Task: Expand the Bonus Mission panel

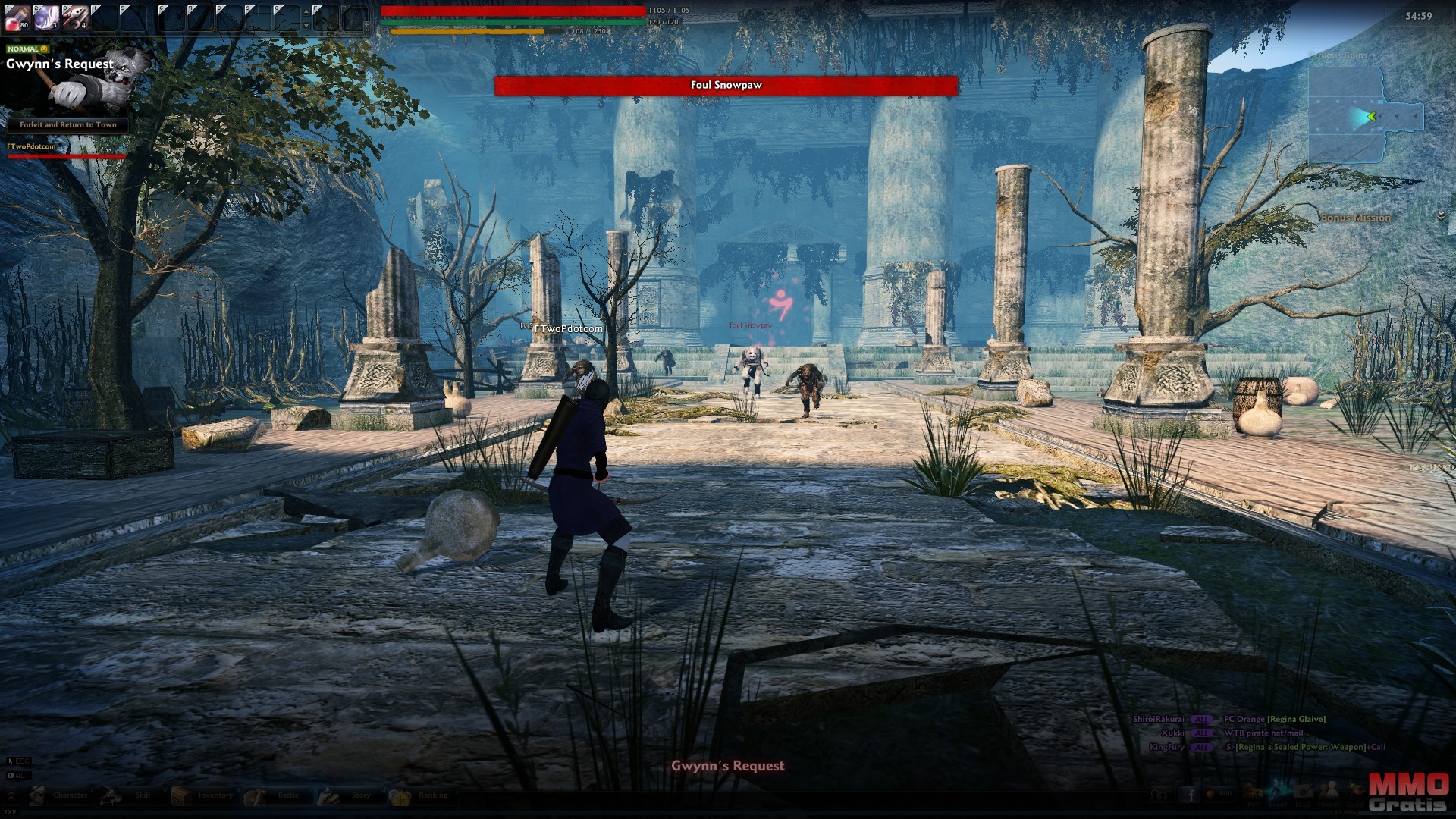Action: tap(1441, 217)
